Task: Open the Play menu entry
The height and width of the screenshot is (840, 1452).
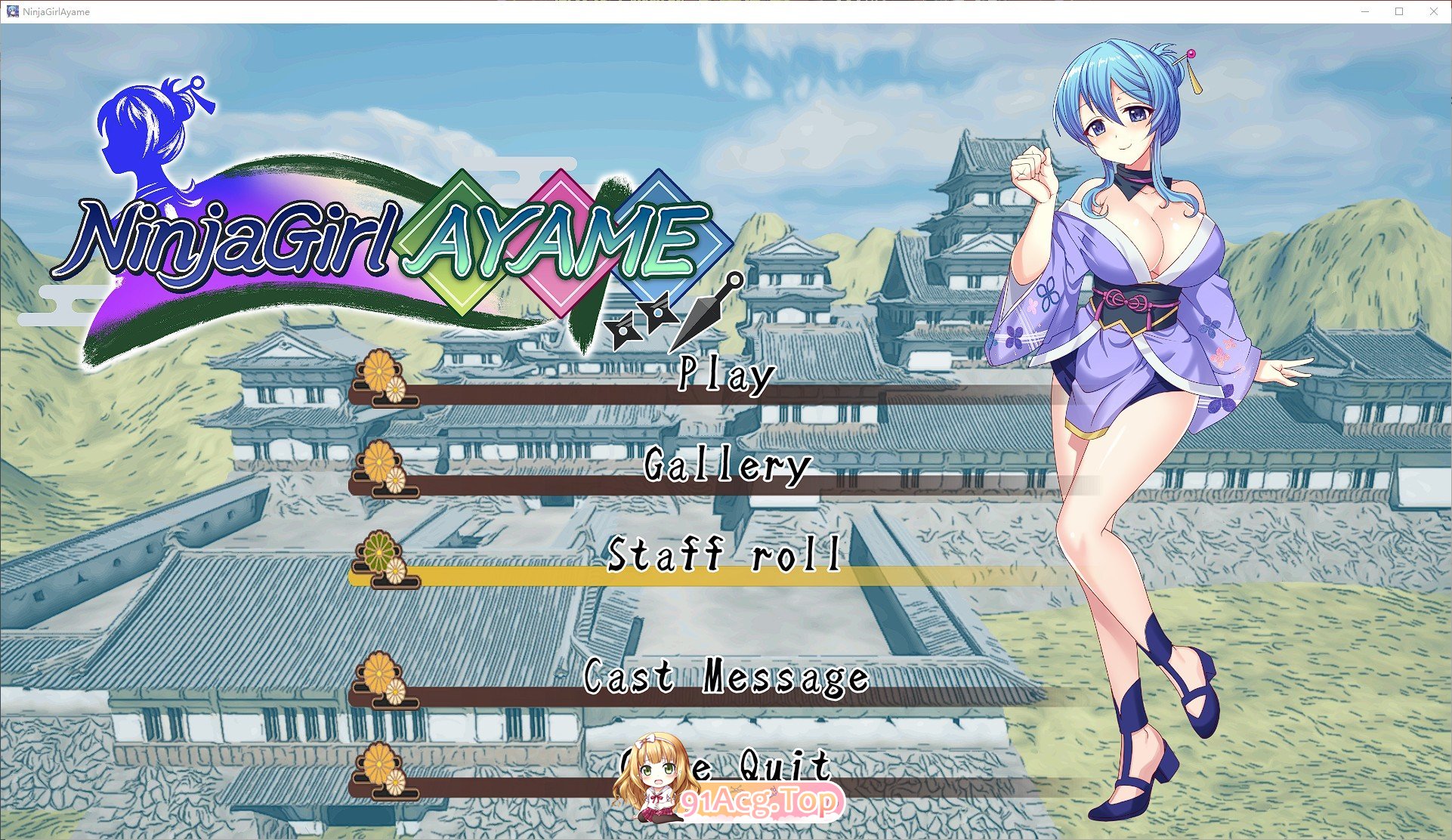Action: 724,375
